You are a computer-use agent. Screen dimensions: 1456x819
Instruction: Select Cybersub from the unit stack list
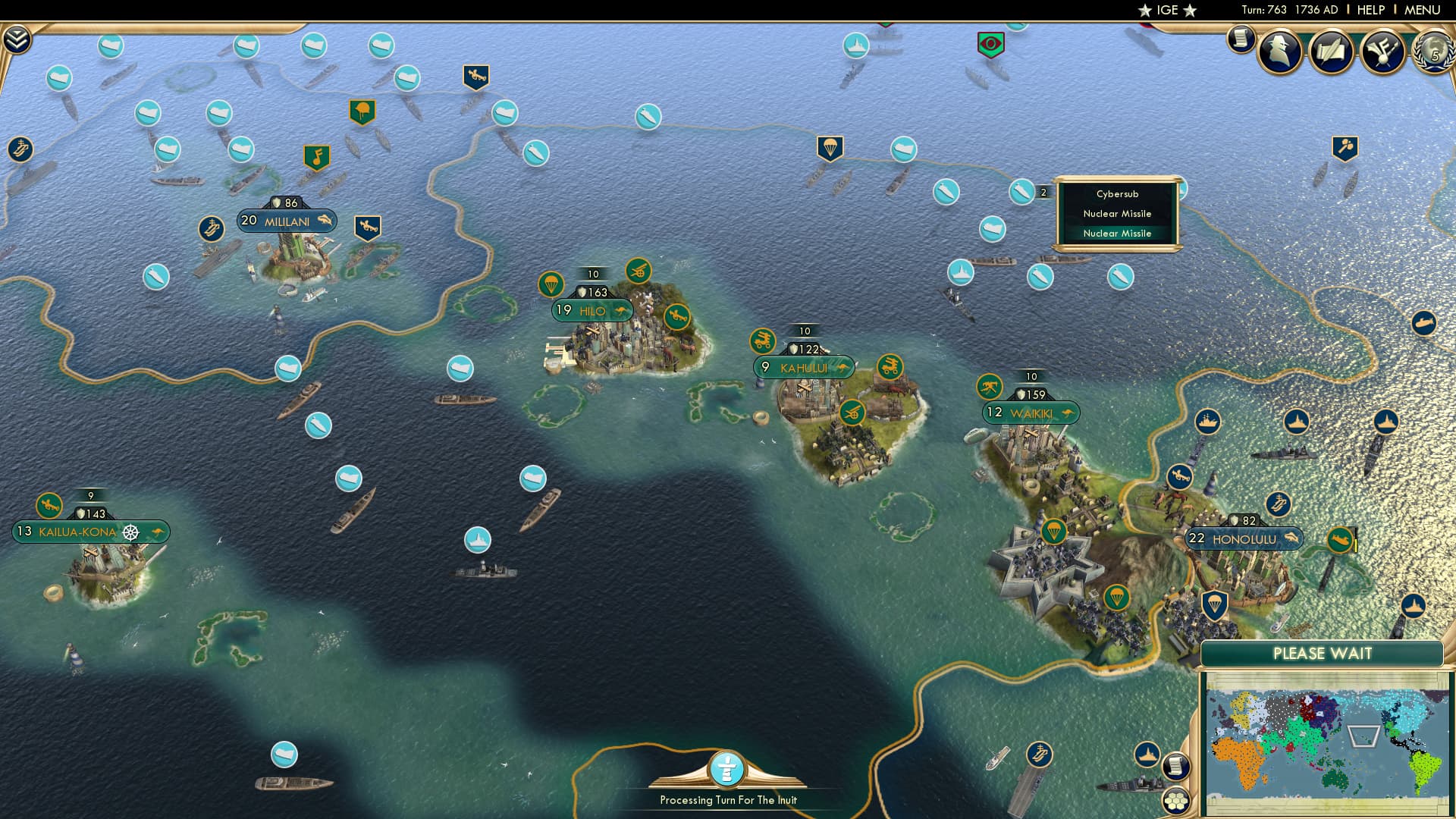[x=1116, y=194]
